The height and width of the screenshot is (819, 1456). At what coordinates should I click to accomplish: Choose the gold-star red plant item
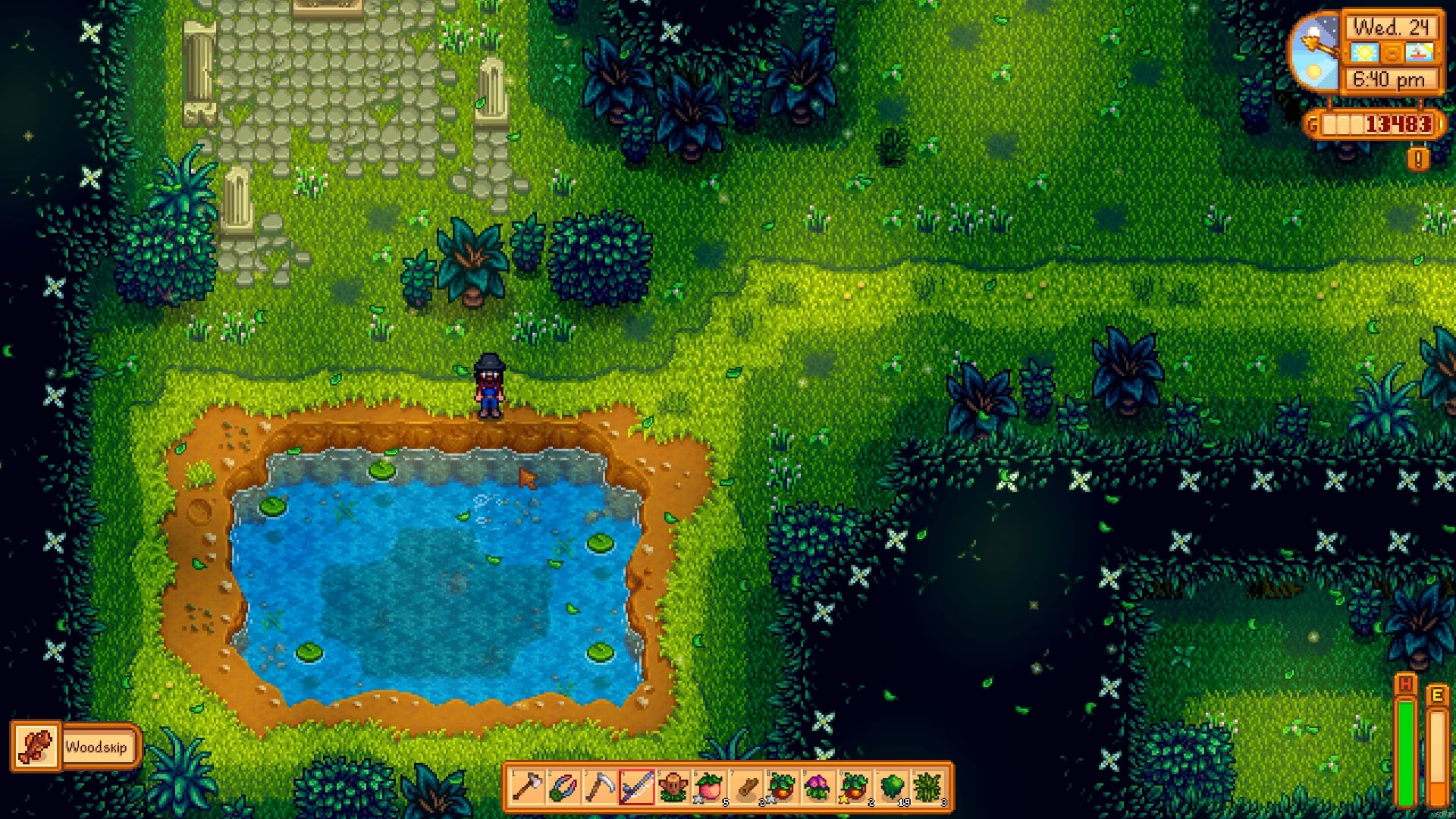[x=855, y=788]
